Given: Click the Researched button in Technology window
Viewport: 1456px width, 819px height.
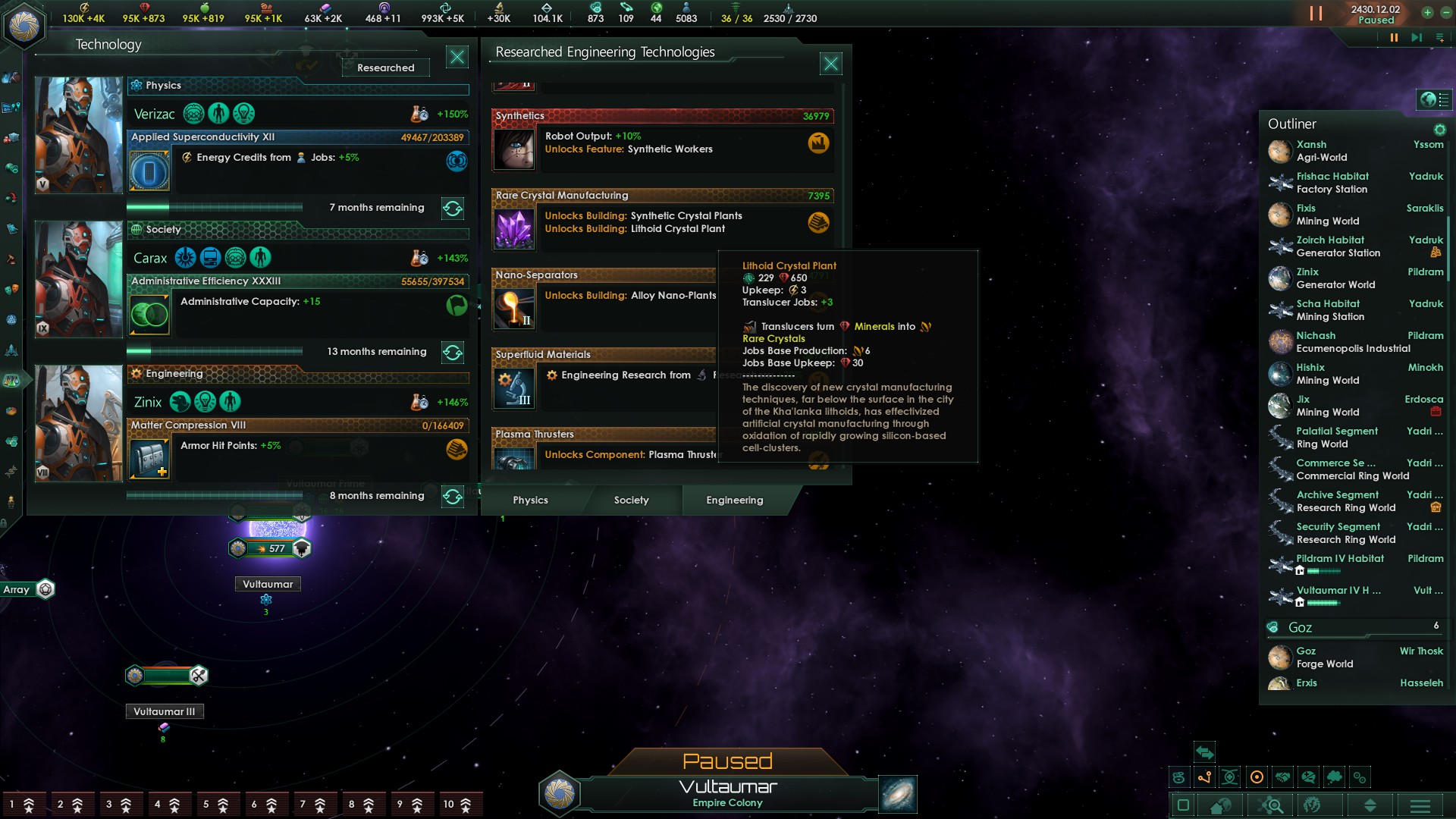Looking at the screenshot, I should [x=385, y=67].
